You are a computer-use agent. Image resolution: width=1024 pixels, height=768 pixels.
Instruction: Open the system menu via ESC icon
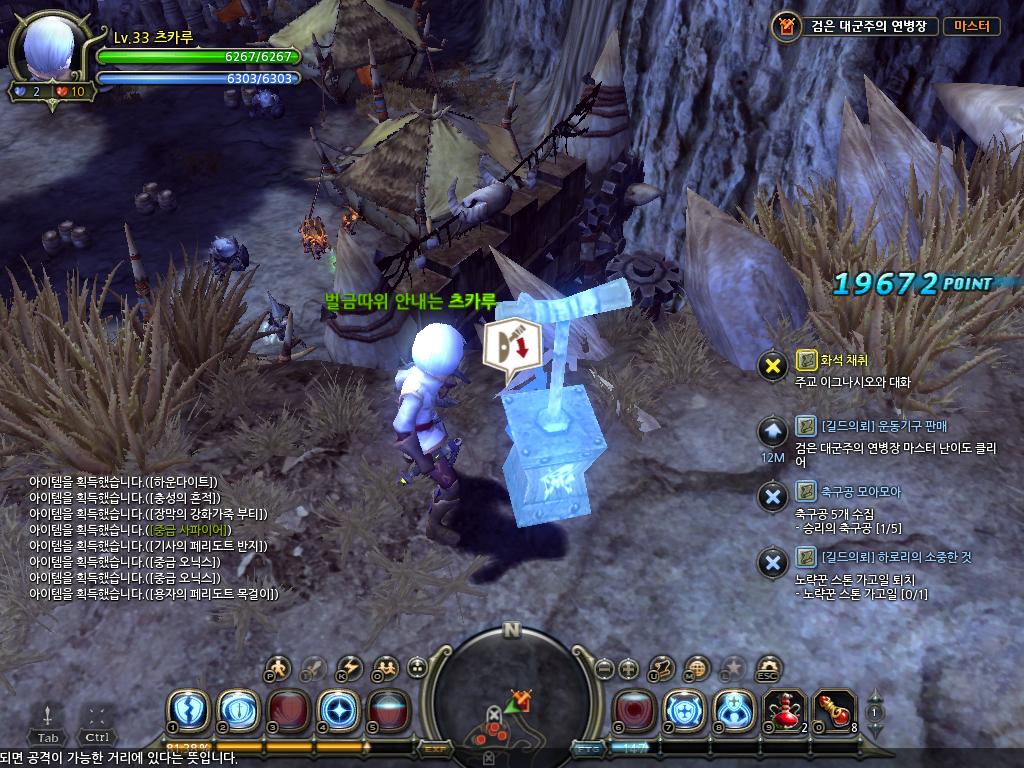click(768, 667)
